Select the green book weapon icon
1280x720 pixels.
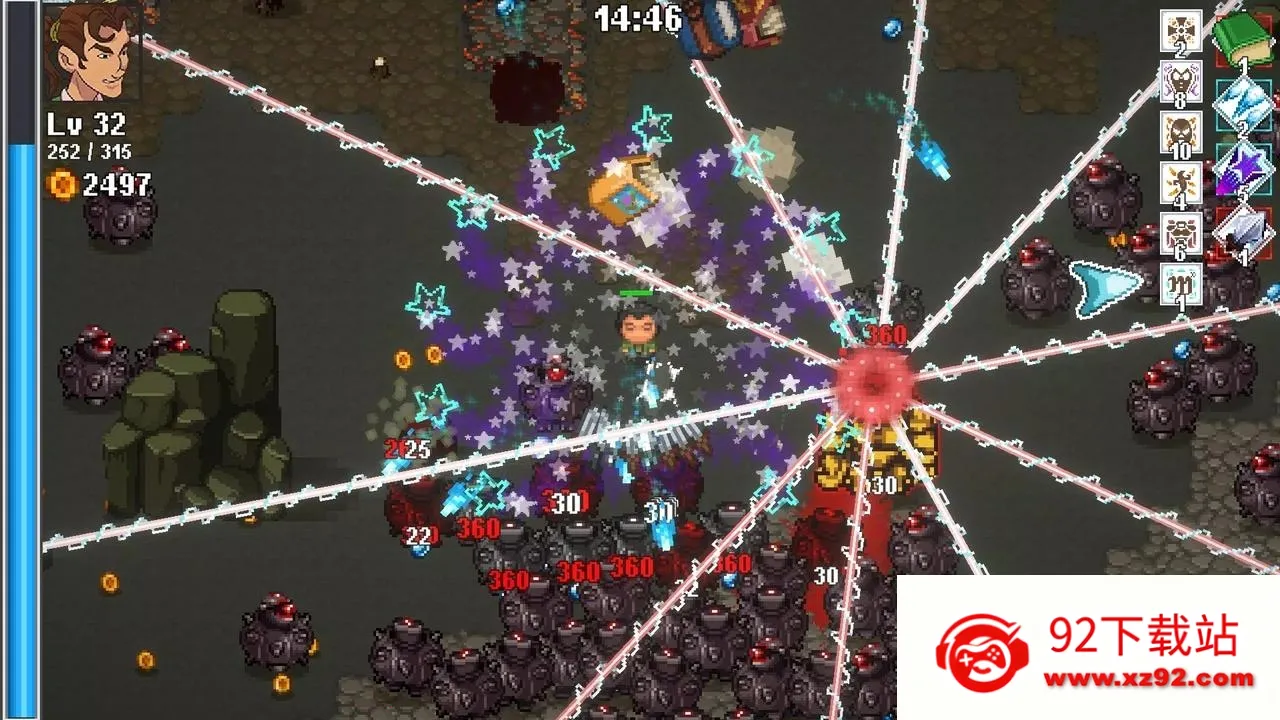[1243, 38]
